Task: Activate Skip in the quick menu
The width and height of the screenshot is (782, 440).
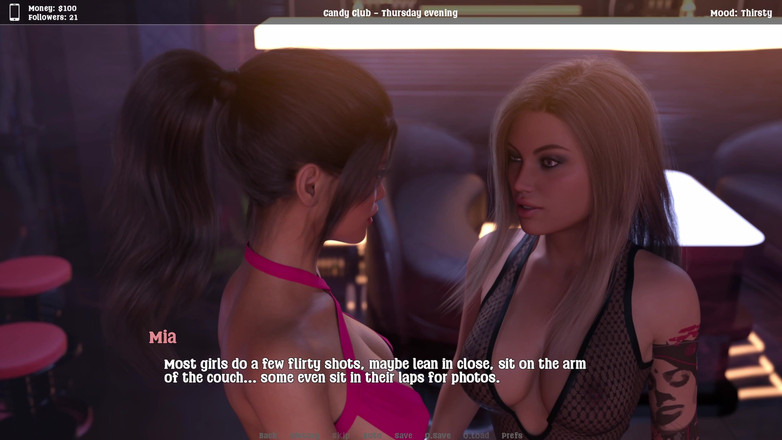Action: (341, 436)
